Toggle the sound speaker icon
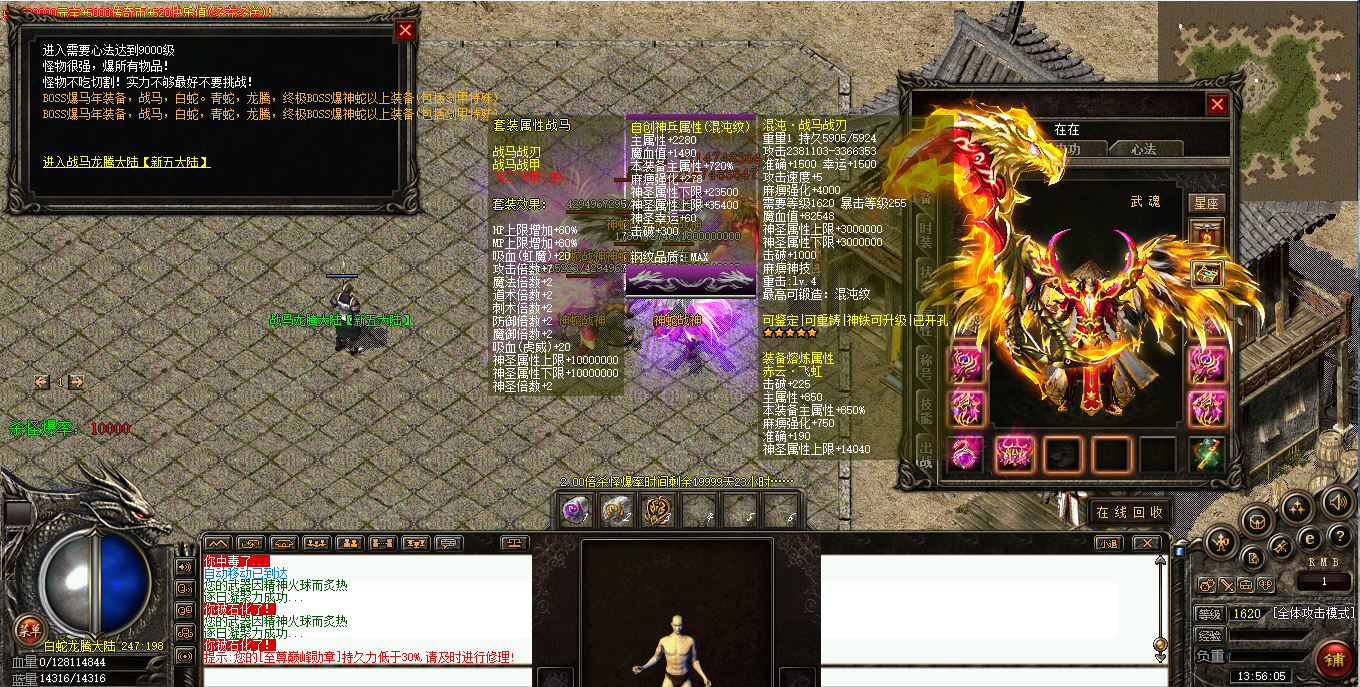Screen dimensions: 1360x687 click(1337, 500)
